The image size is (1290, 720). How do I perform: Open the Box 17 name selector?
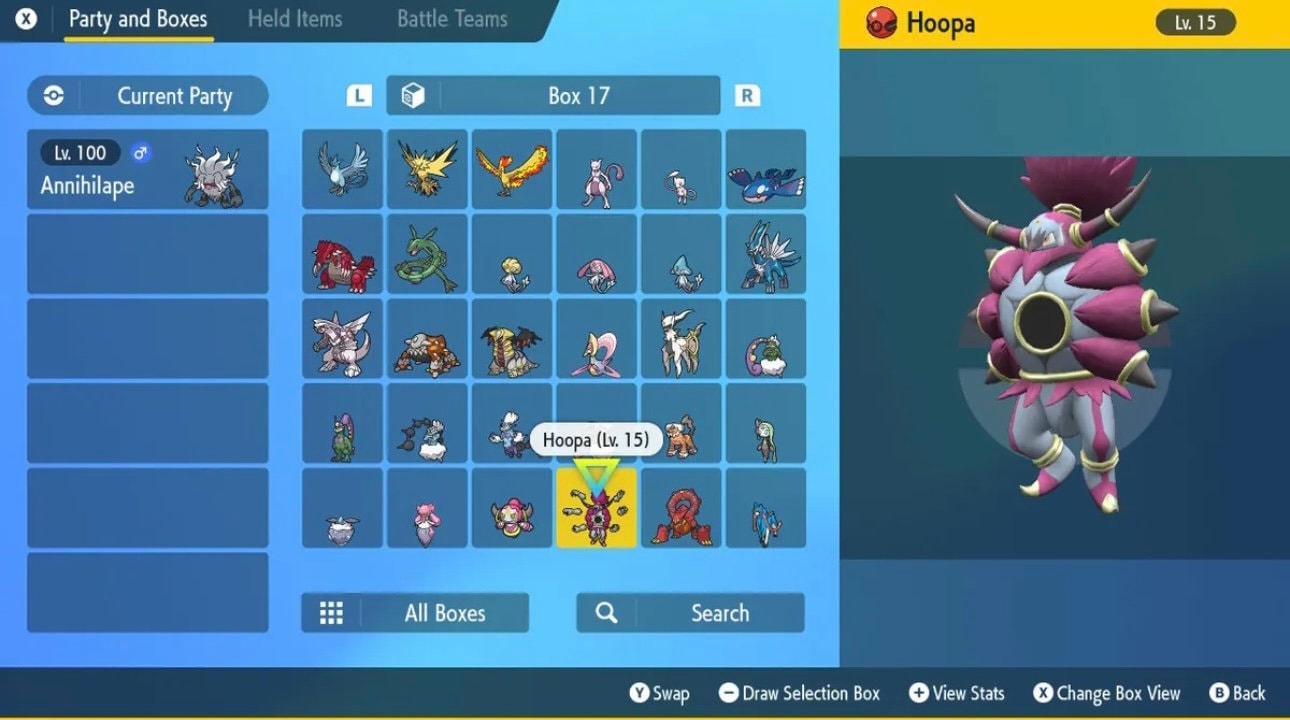click(x=578, y=95)
